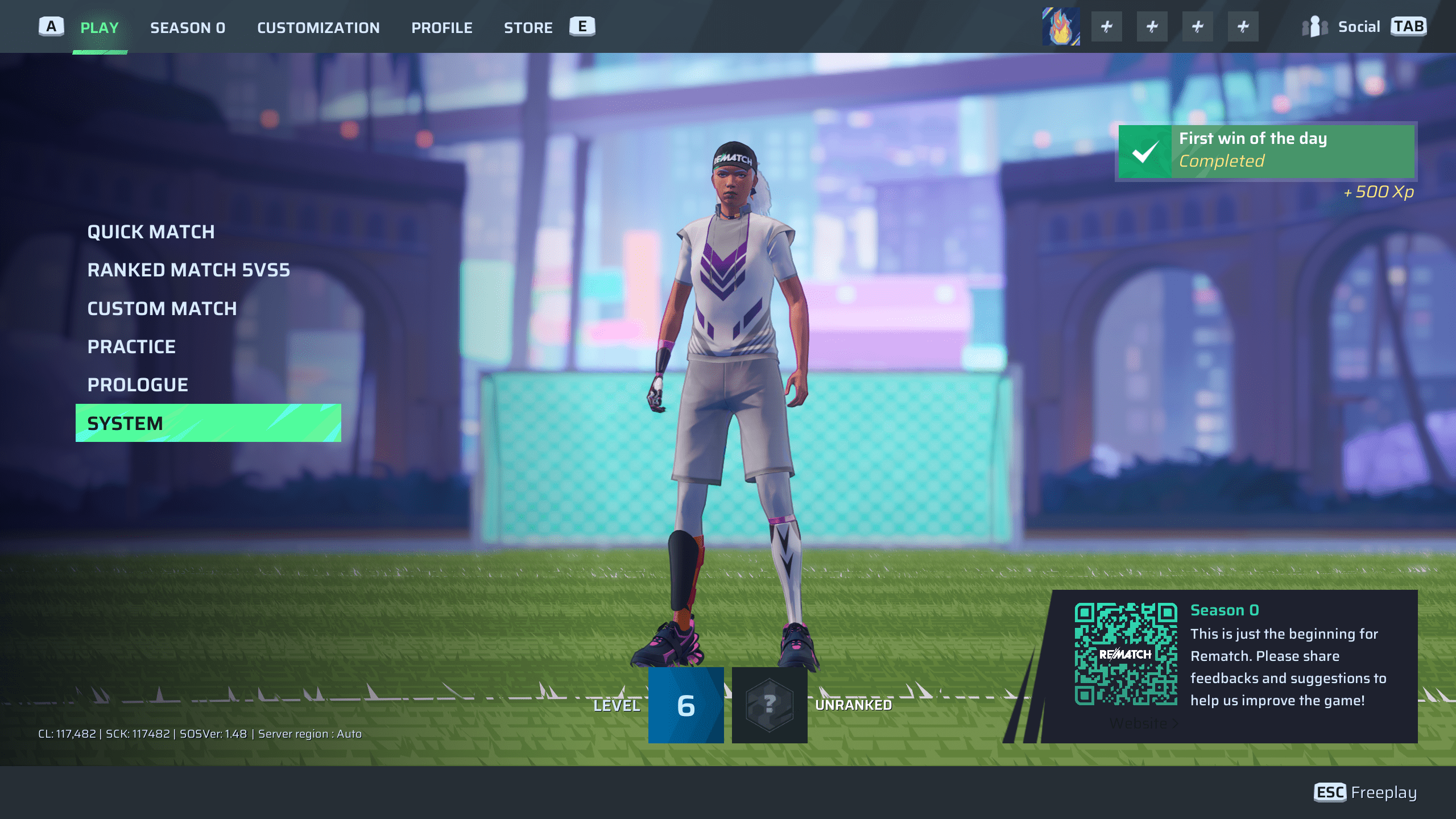Screen dimensions: 1456x819
Task: Open the STORE menu
Action: click(x=528, y=27)
